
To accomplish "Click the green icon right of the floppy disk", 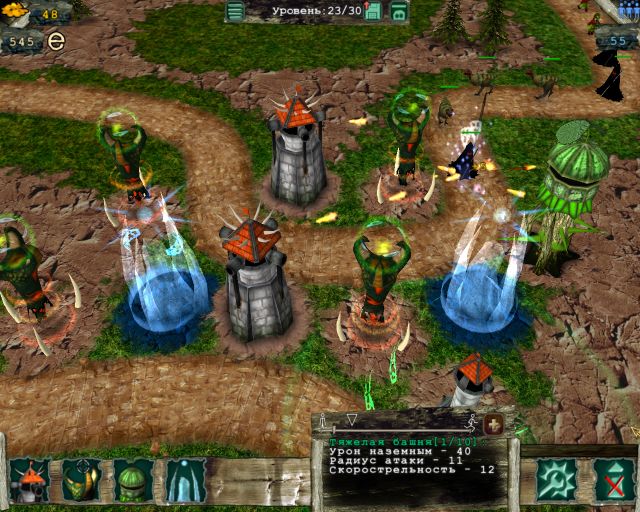I will coord(399,12).
